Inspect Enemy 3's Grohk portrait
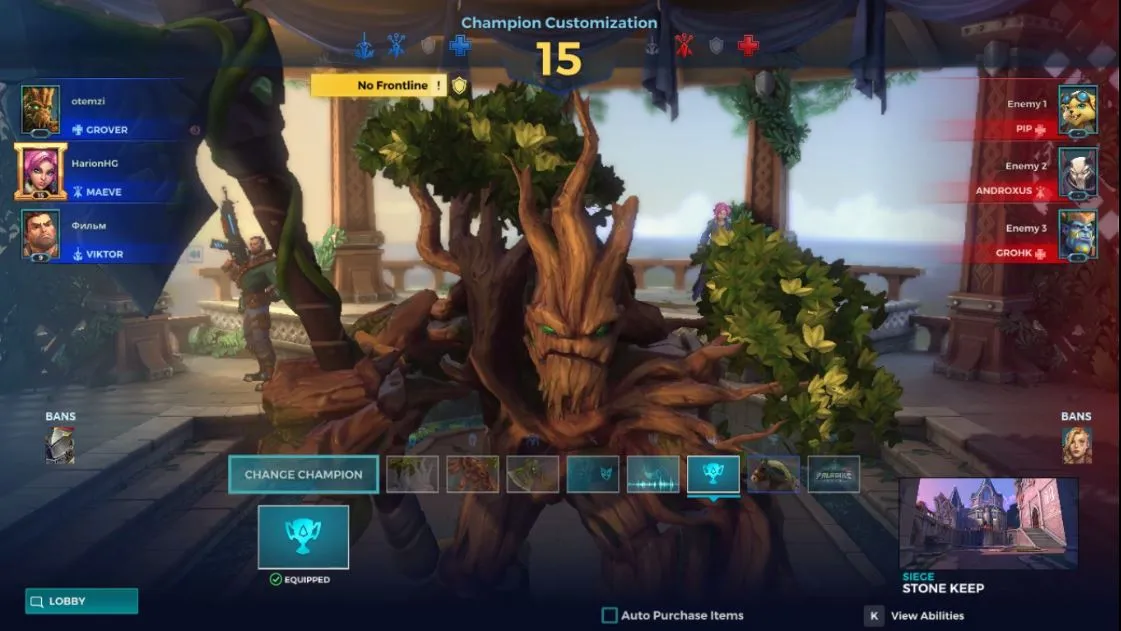1121x631 pixels. click(x=1078, y=235)
